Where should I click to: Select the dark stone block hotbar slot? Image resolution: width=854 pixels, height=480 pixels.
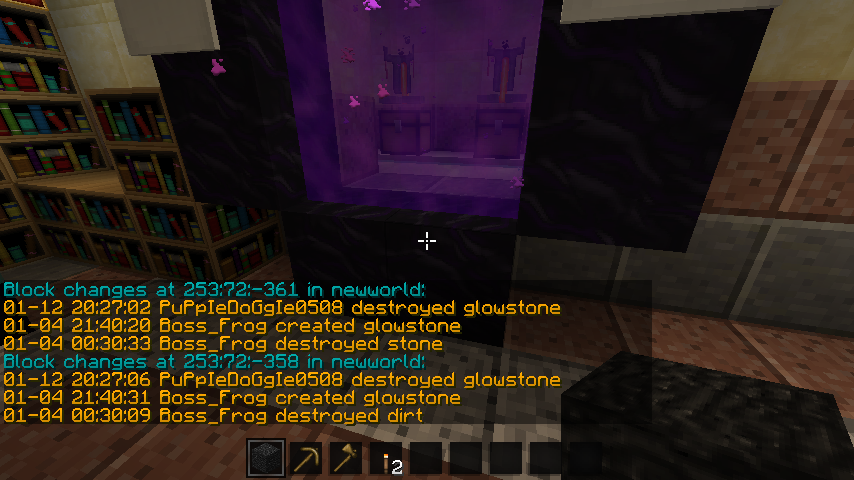266,459
